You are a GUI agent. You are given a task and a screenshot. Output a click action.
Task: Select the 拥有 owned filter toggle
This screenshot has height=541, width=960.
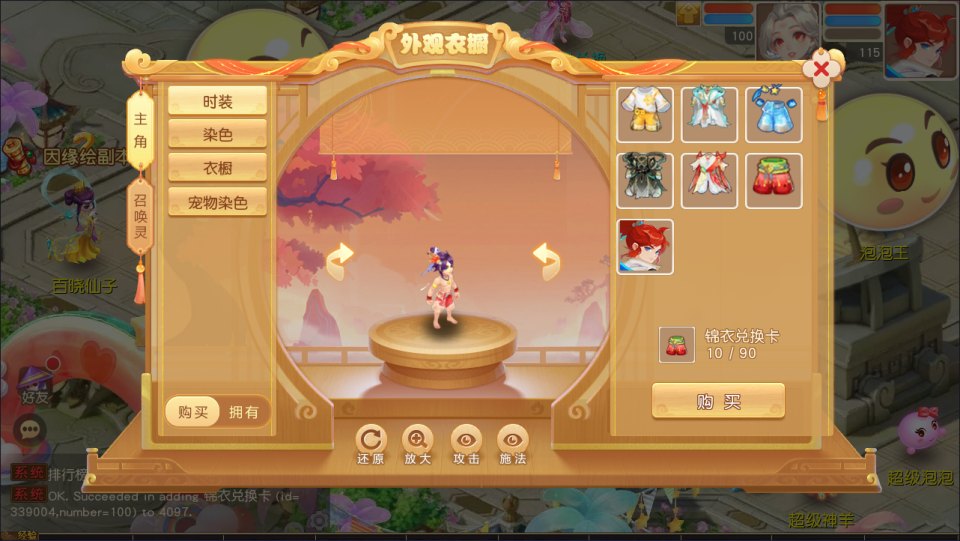[x=243, y=412]
